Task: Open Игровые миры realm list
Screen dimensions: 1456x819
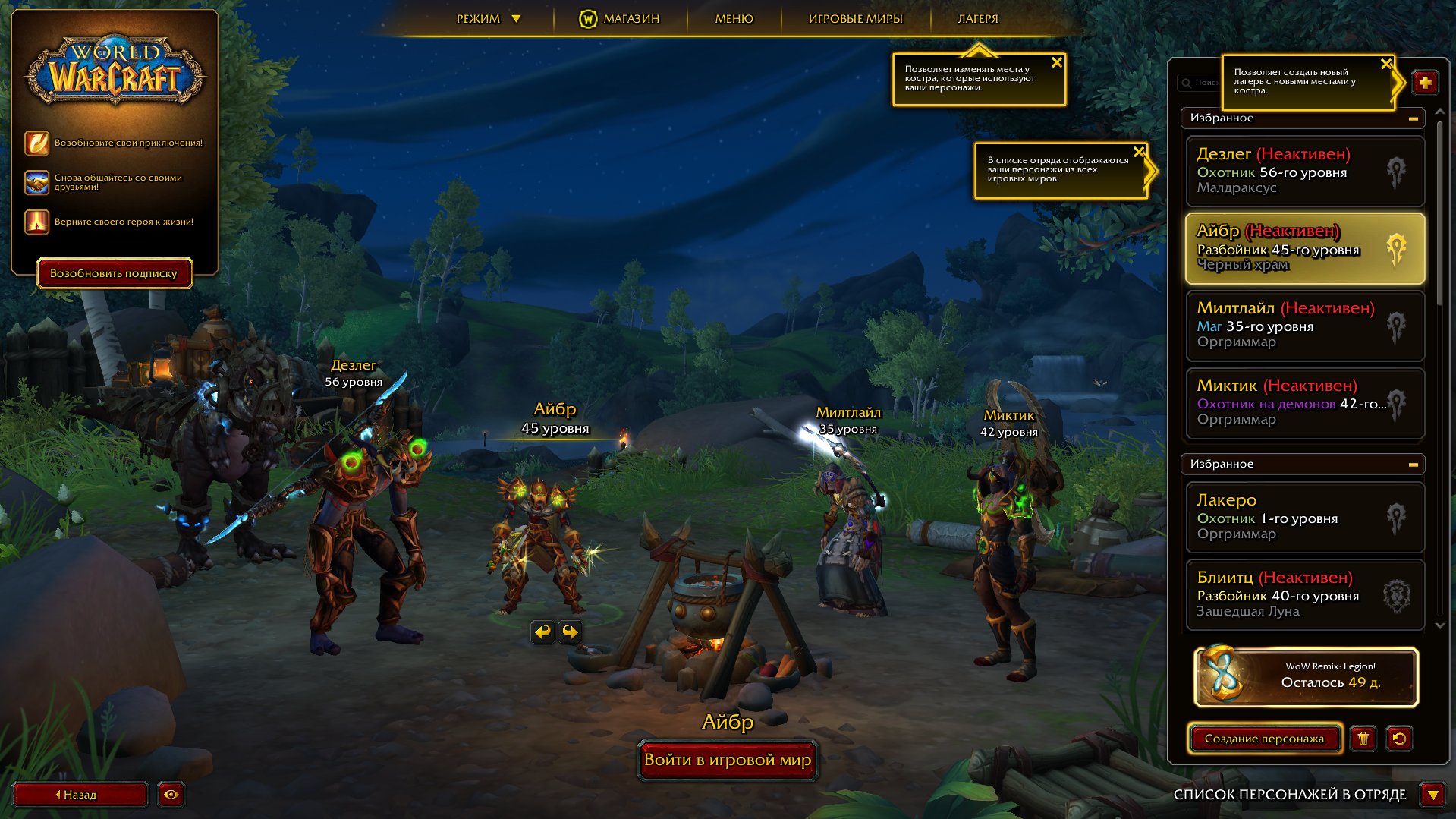Action: (855, 19)
